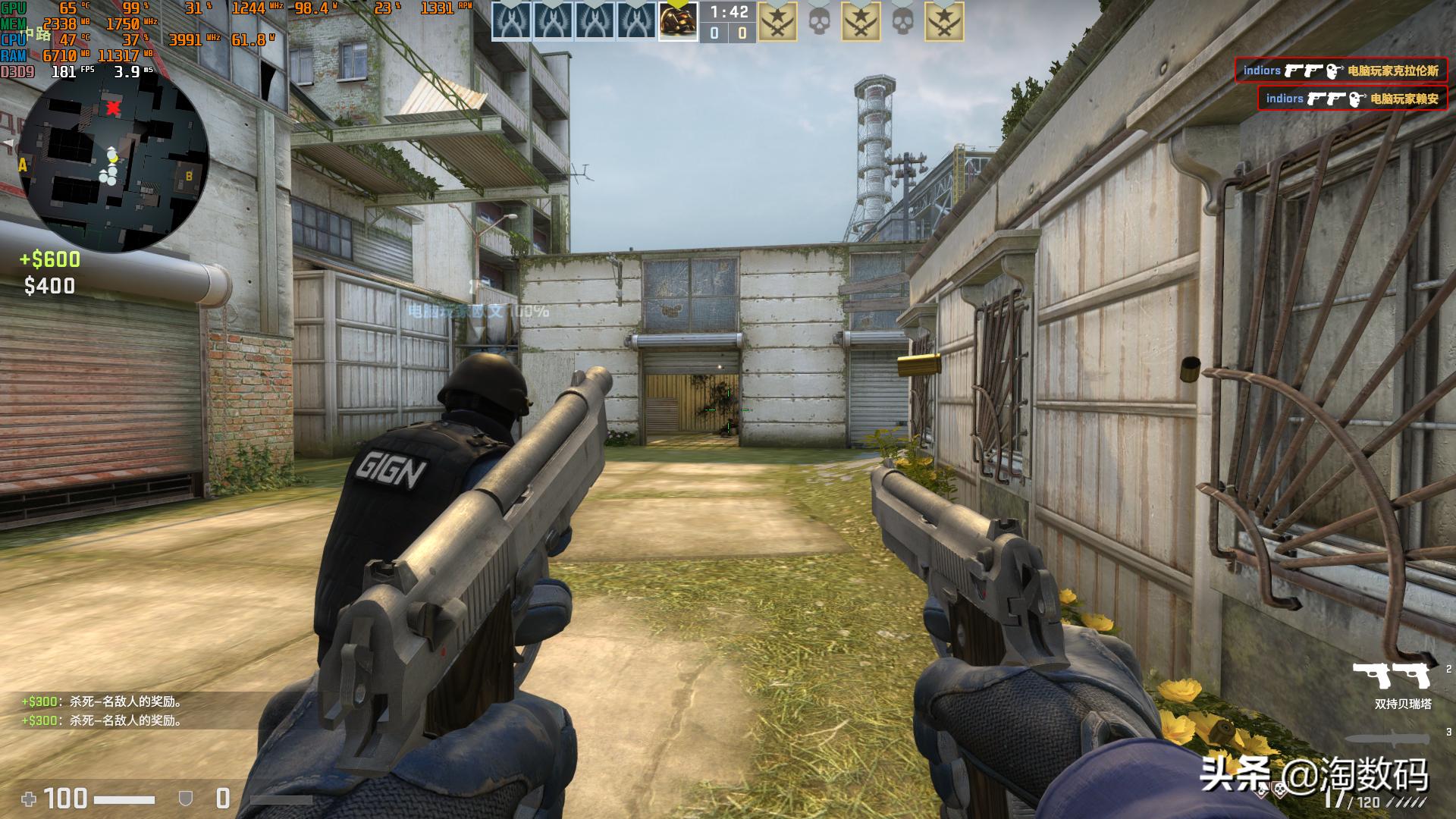Select the red X marker on the radar

(x=113, y=108)
